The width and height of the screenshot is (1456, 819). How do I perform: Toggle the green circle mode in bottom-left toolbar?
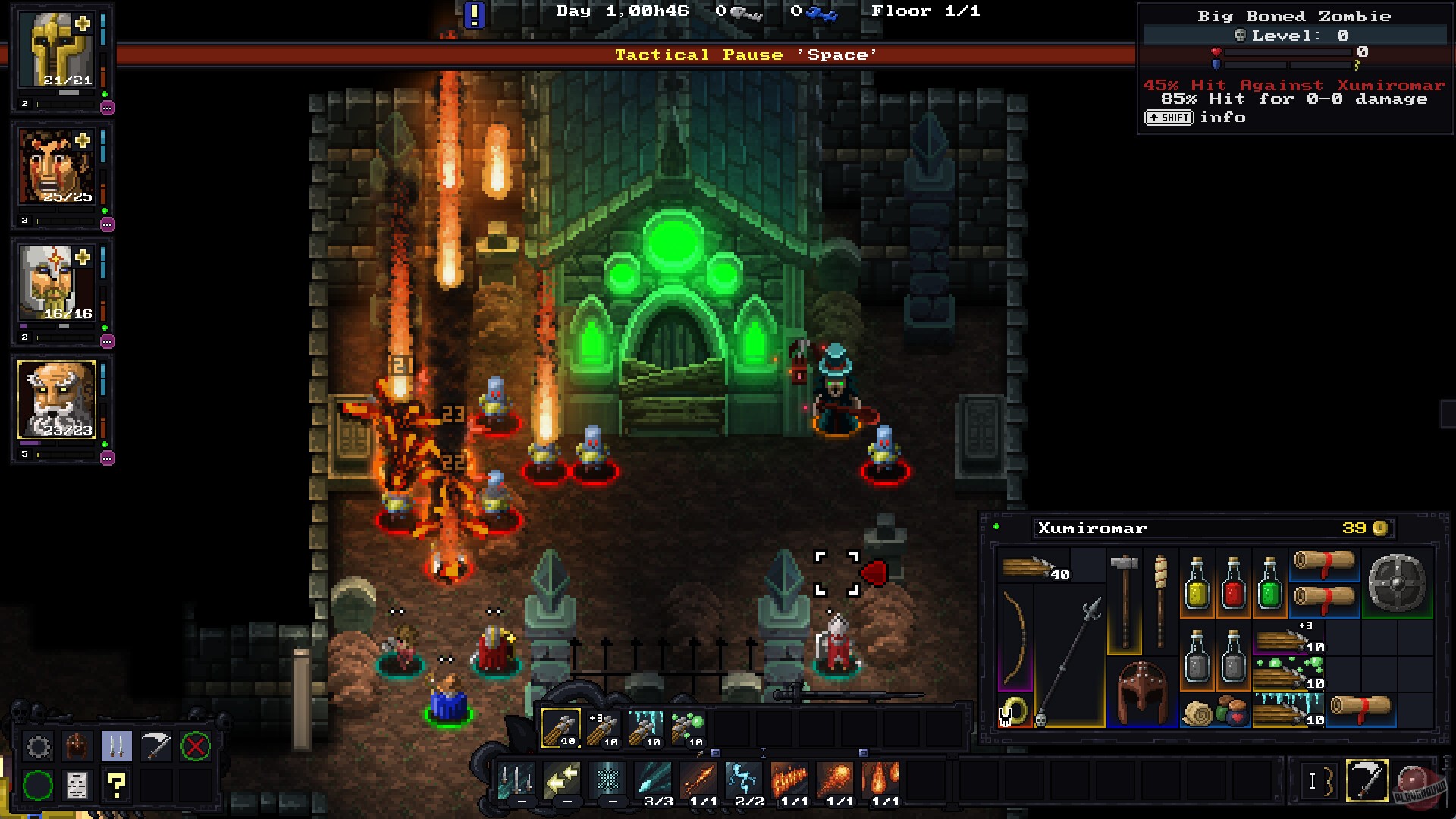[38, 785]
